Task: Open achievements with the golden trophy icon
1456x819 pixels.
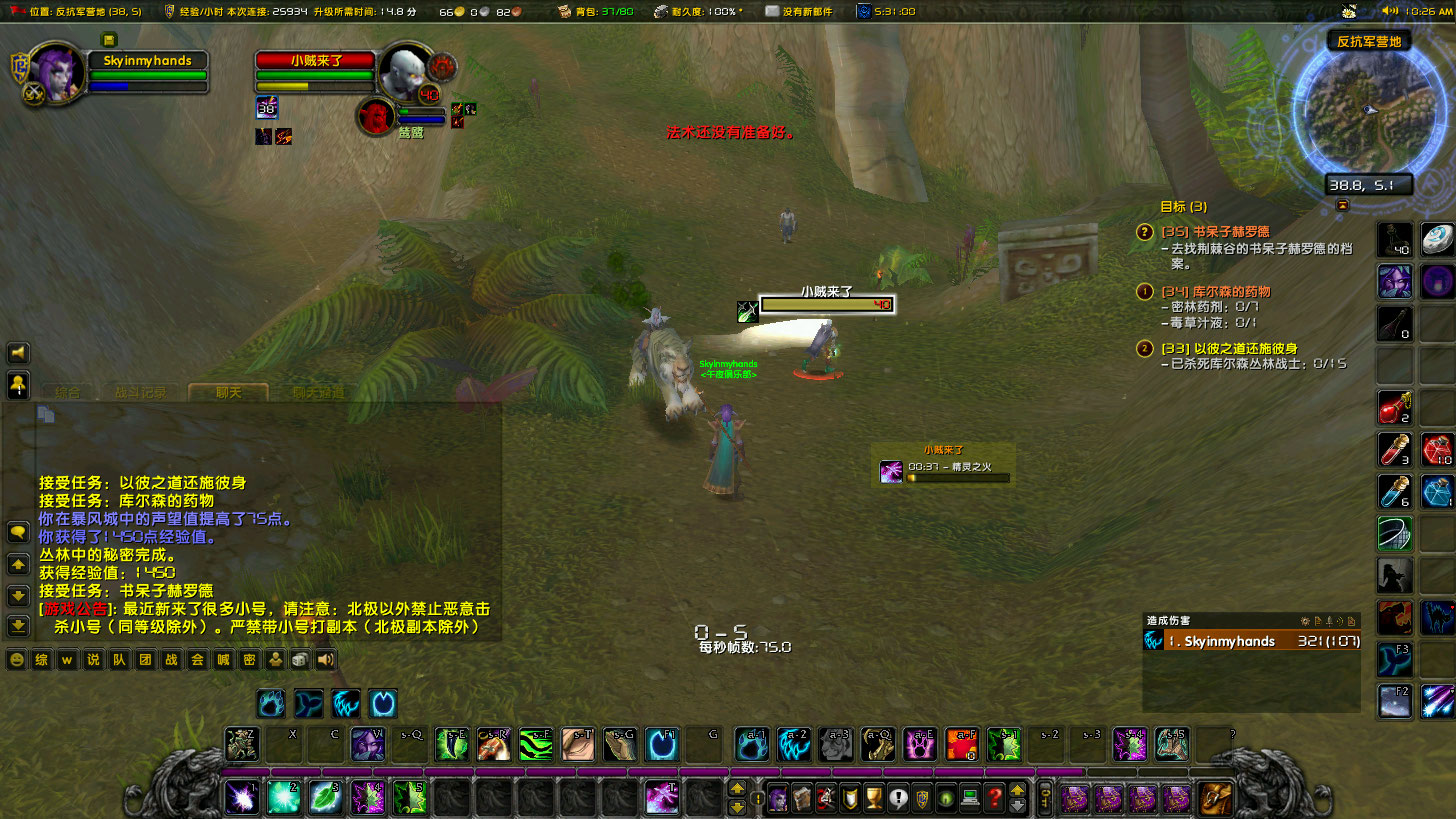Action: pyautogui.click(x=873, y=799)
